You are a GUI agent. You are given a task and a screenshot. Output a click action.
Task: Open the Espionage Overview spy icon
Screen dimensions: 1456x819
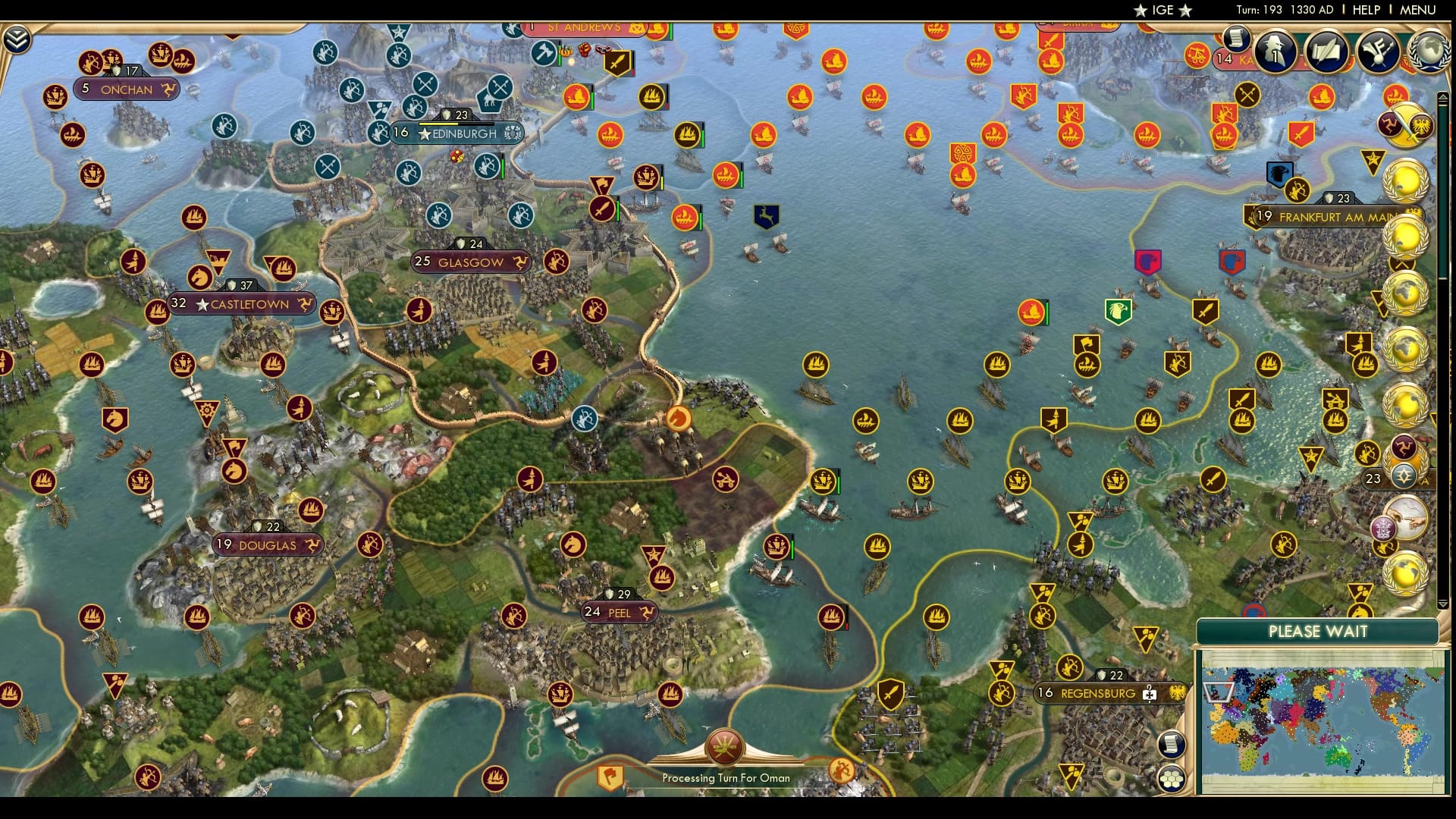point(1276,52)
